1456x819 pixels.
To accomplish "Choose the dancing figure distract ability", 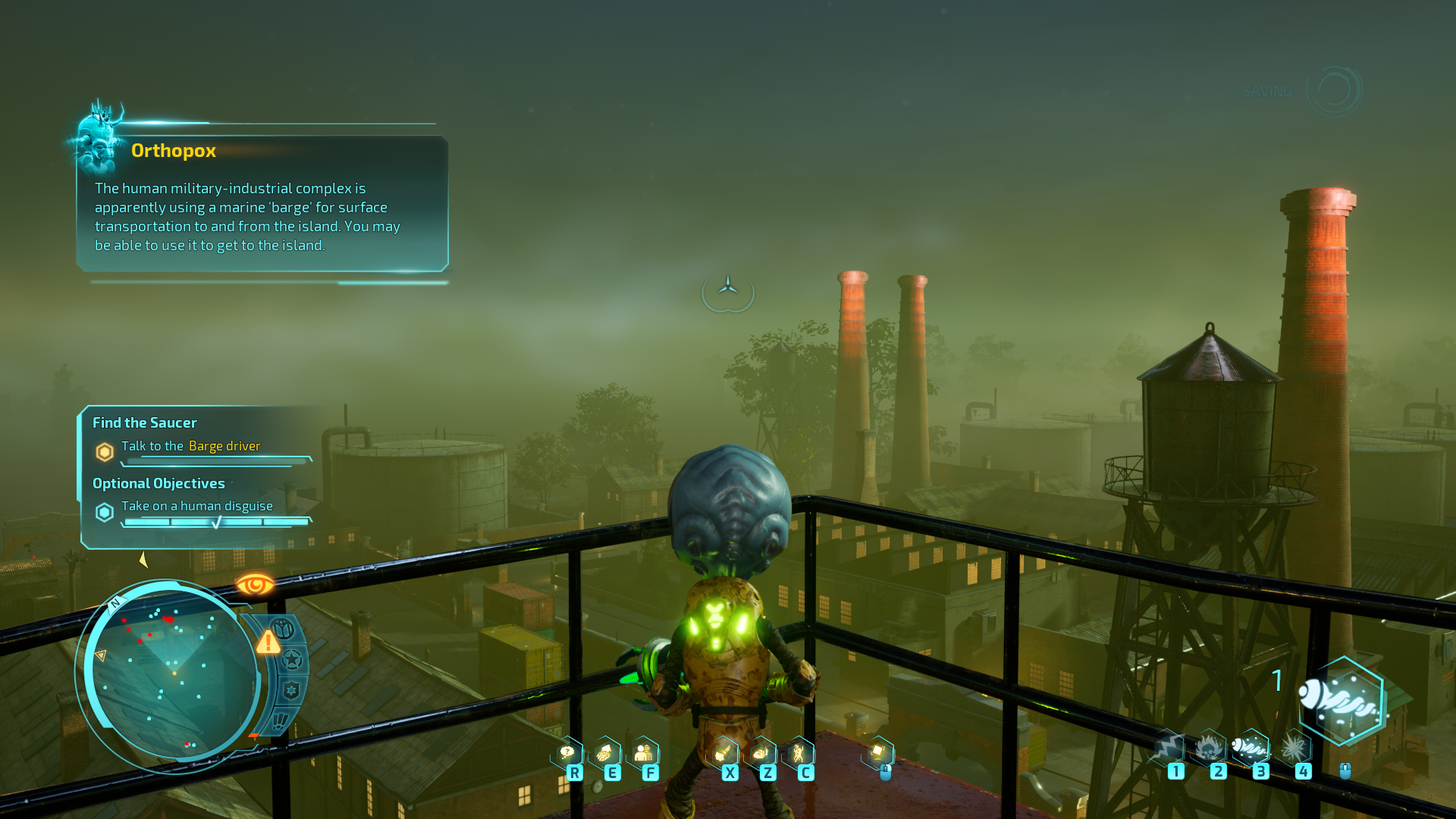I will [799, 753].
